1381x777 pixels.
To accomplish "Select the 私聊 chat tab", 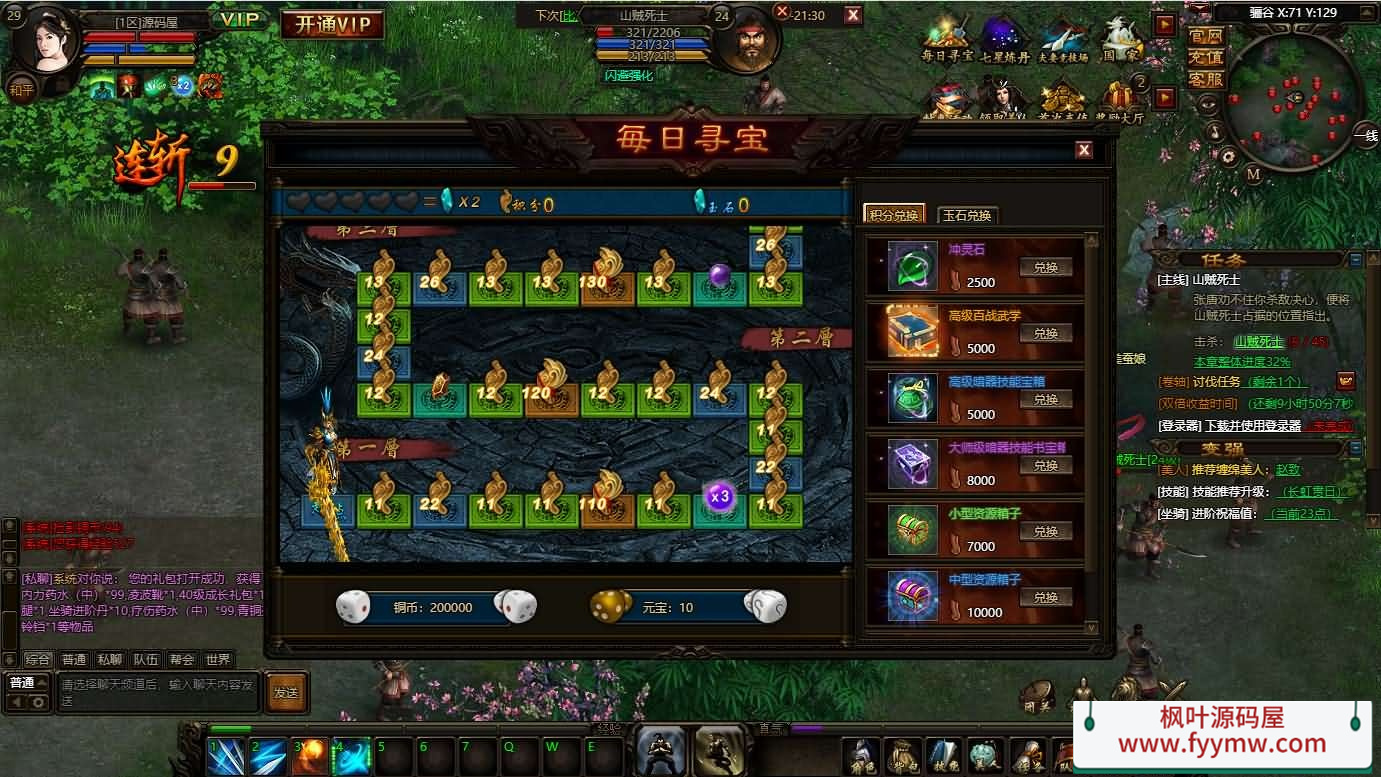I will 109,659.
